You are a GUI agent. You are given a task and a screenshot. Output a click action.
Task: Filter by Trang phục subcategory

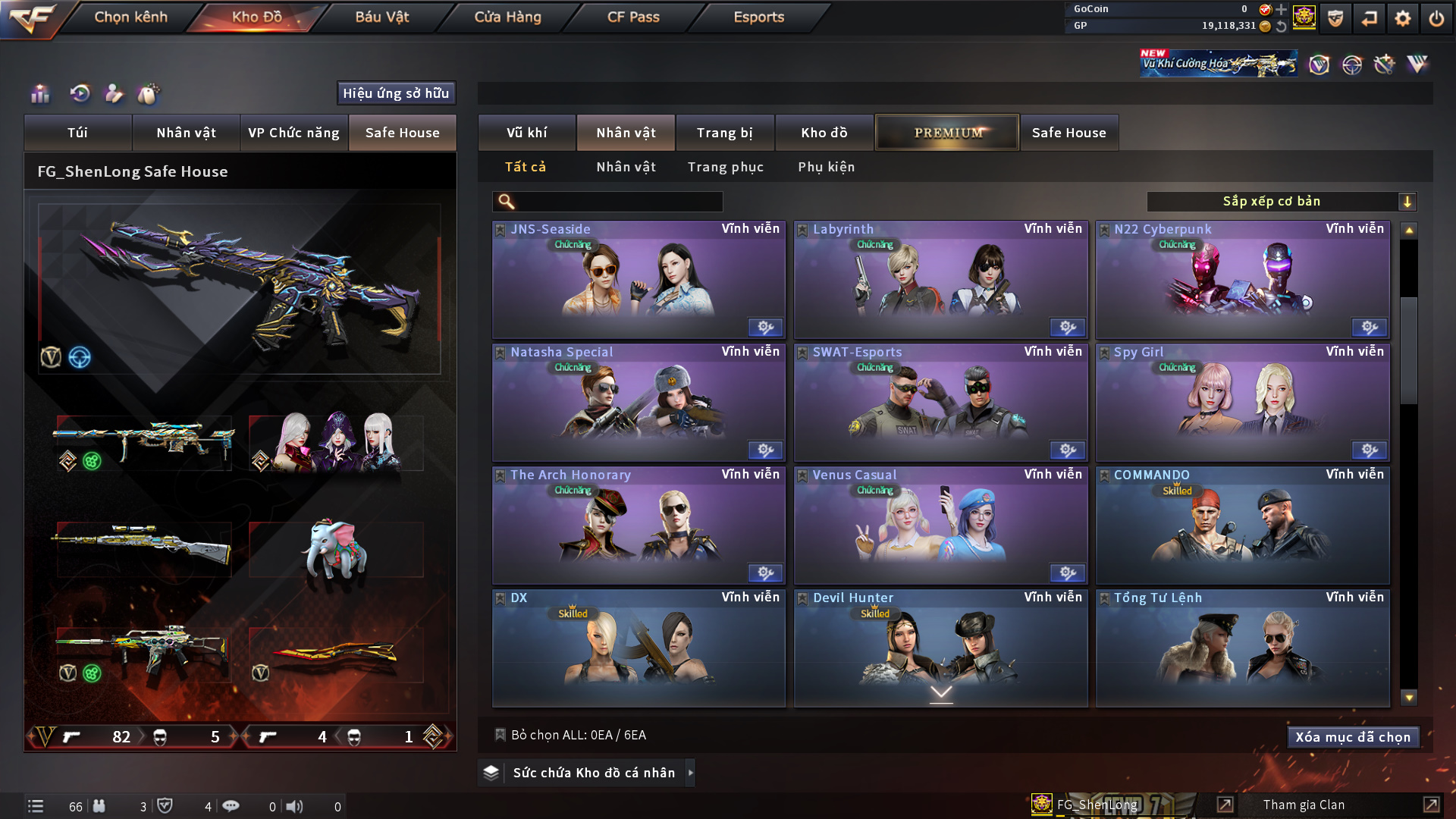(725, 167)
